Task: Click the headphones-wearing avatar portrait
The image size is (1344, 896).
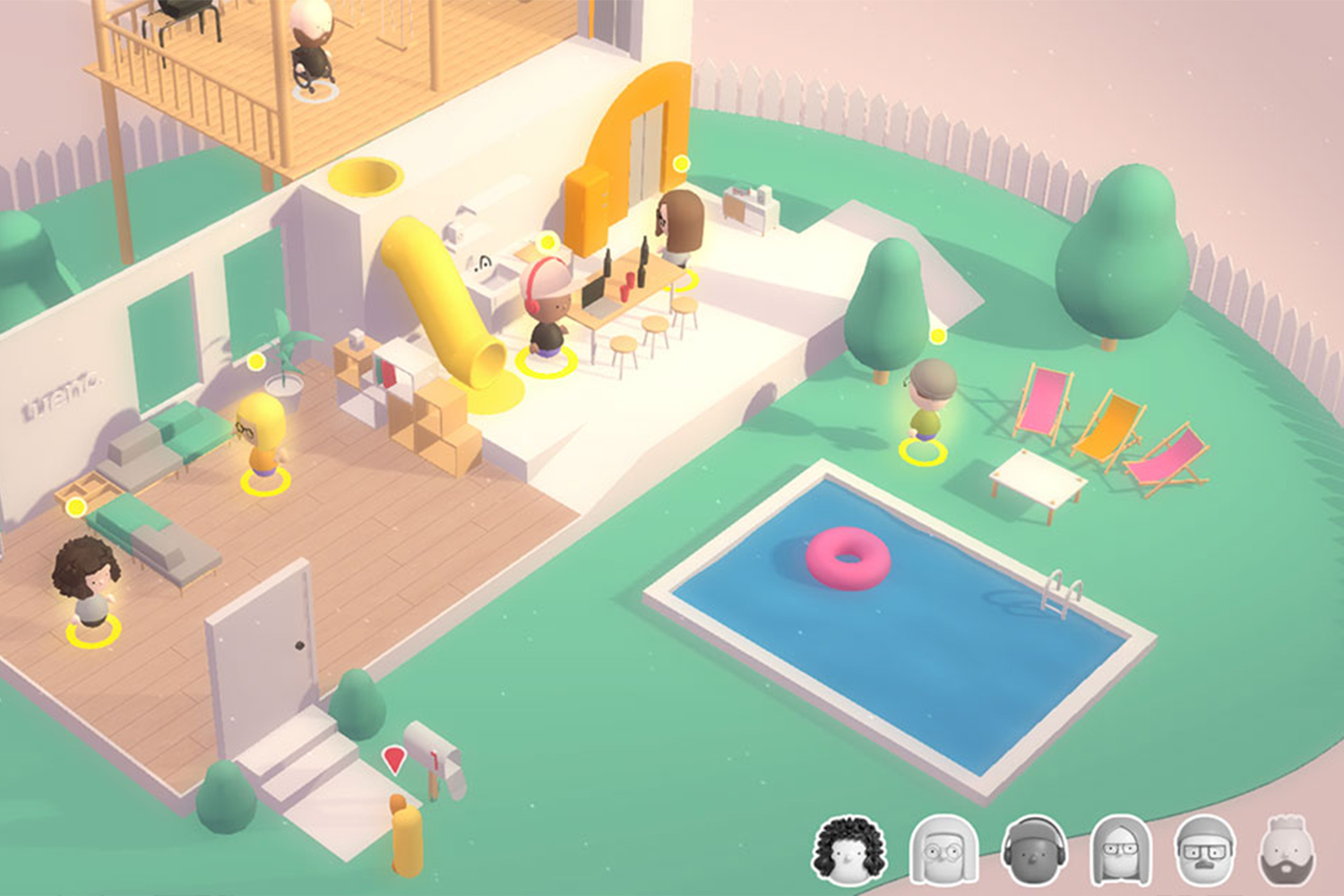Action: (x=1032, y=849)
